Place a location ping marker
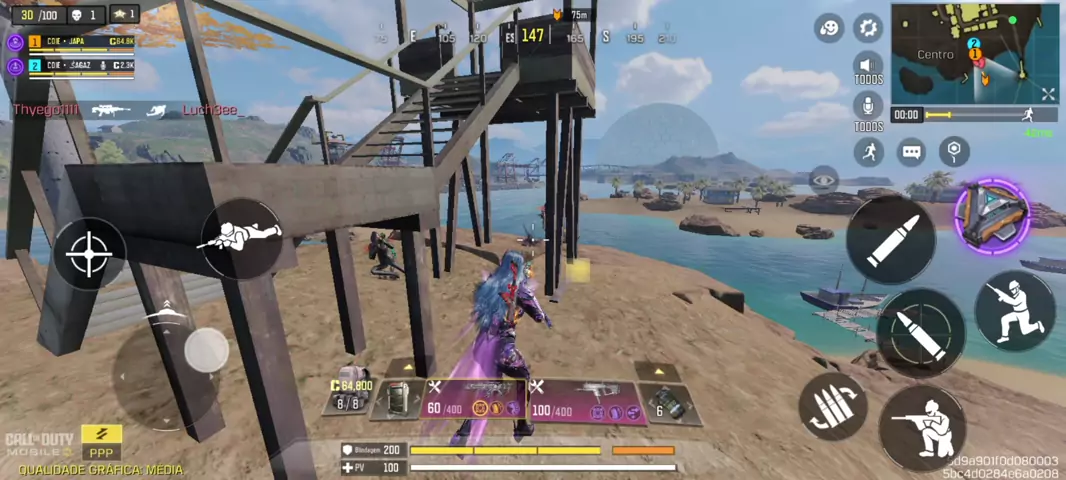 [x=955, y=151]
